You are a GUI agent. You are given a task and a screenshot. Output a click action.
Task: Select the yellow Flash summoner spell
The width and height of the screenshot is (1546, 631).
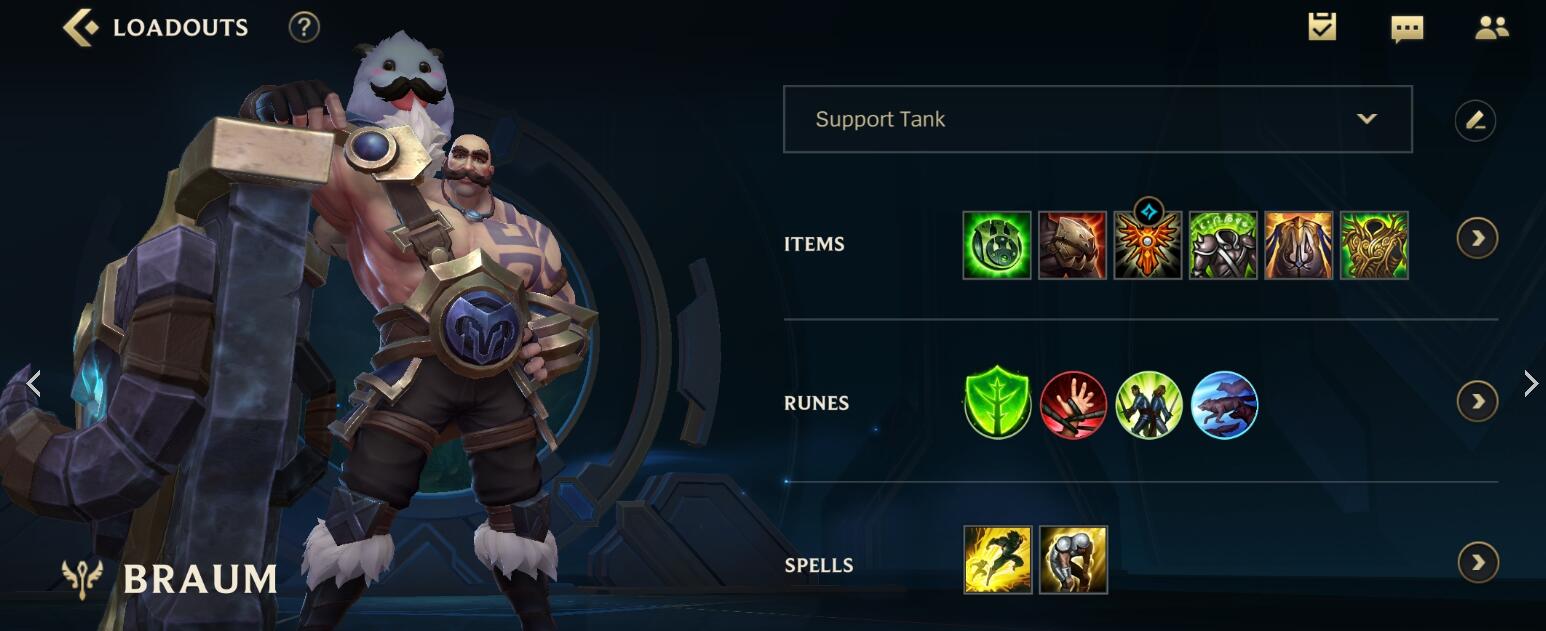pos(997,560)
